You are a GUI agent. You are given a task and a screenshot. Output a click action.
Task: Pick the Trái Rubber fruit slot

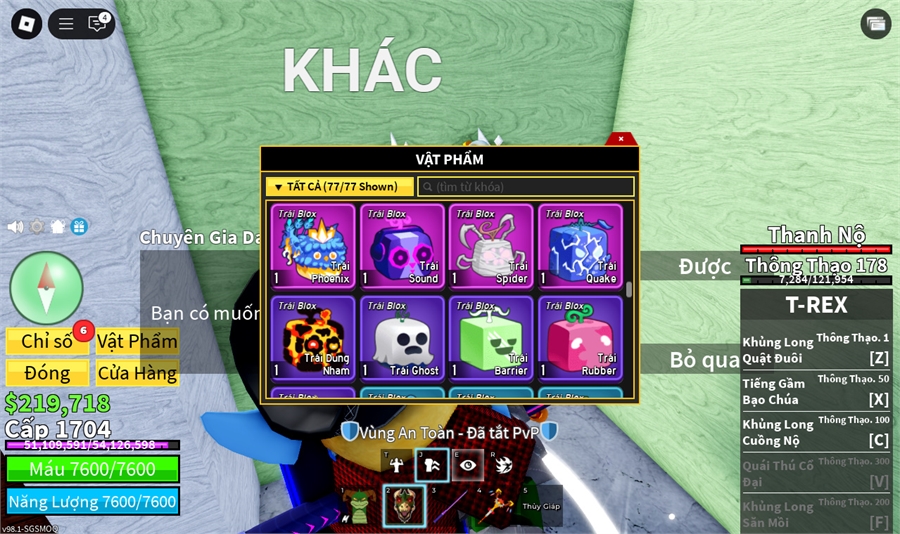(x=580, y=337)
